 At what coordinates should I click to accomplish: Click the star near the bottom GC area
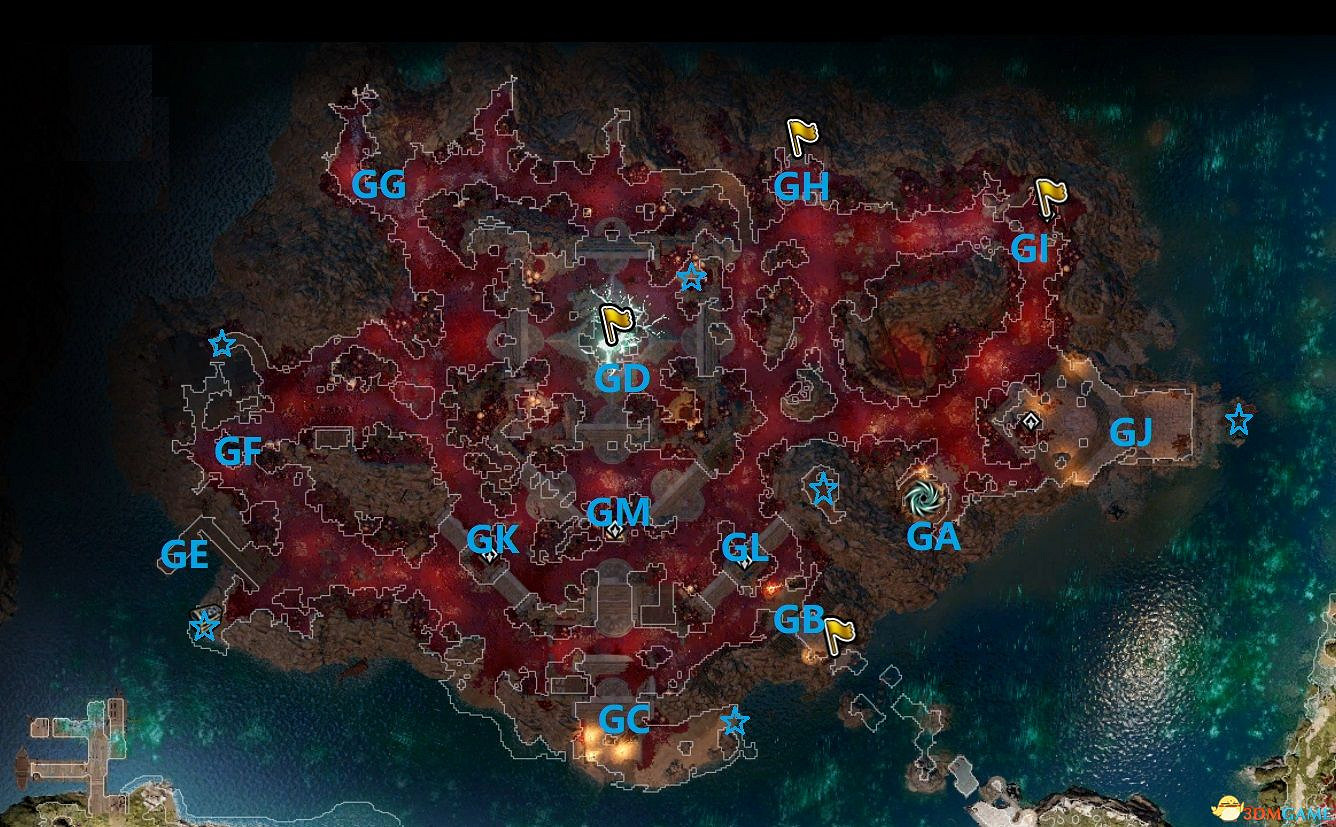point(735,719)
